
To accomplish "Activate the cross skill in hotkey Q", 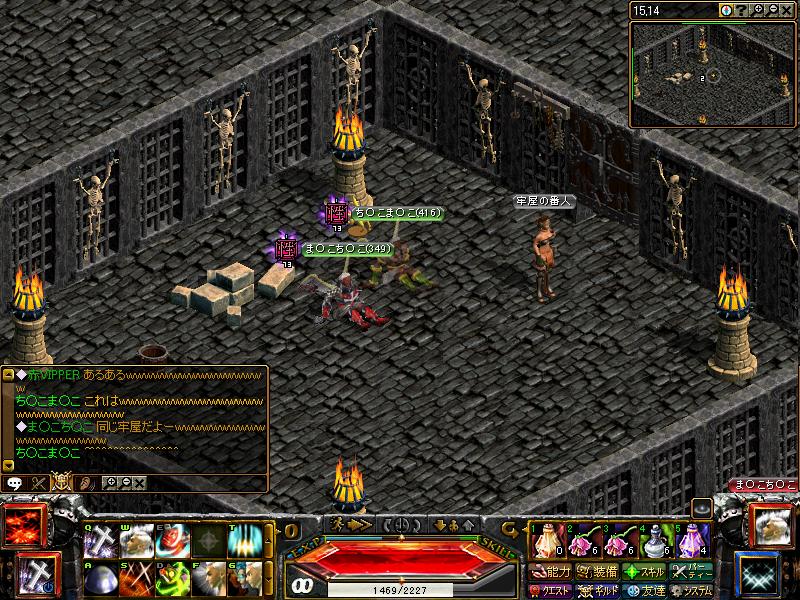I will (x=102, y=541).
